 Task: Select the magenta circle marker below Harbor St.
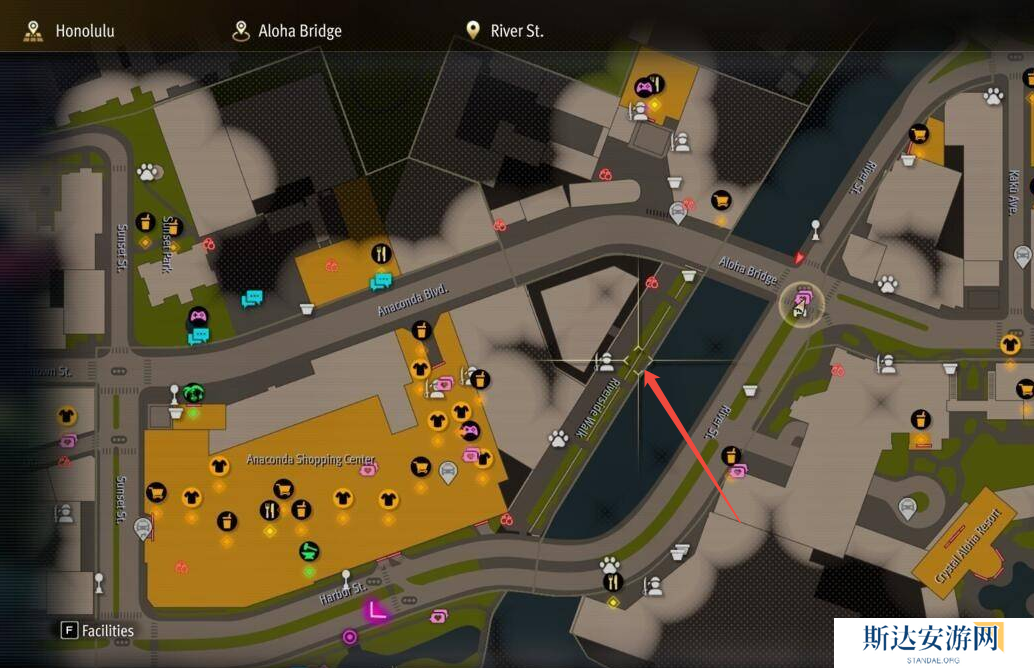click(350, 636)
